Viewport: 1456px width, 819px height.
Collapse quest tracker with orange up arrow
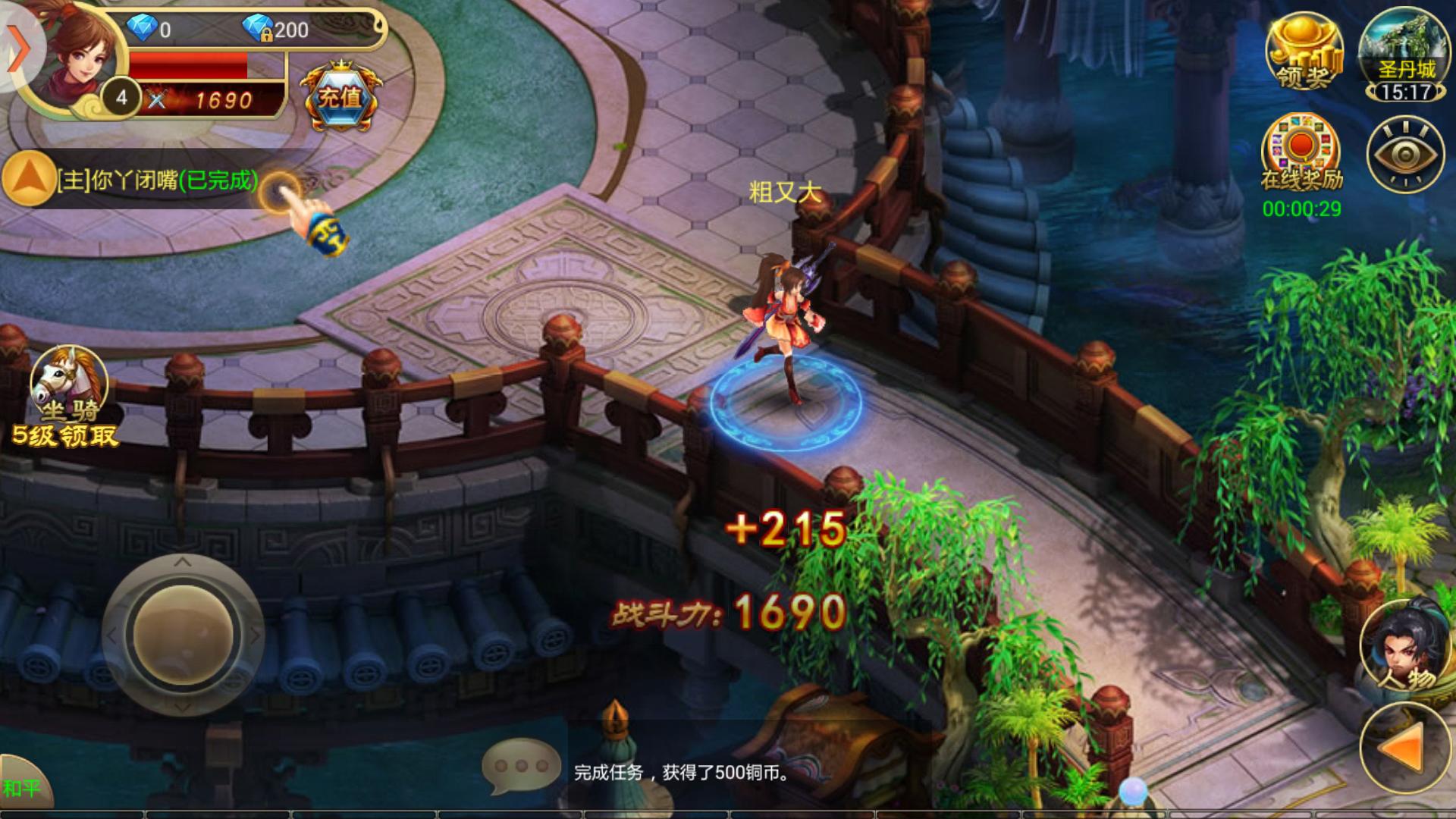click(29, 180)
